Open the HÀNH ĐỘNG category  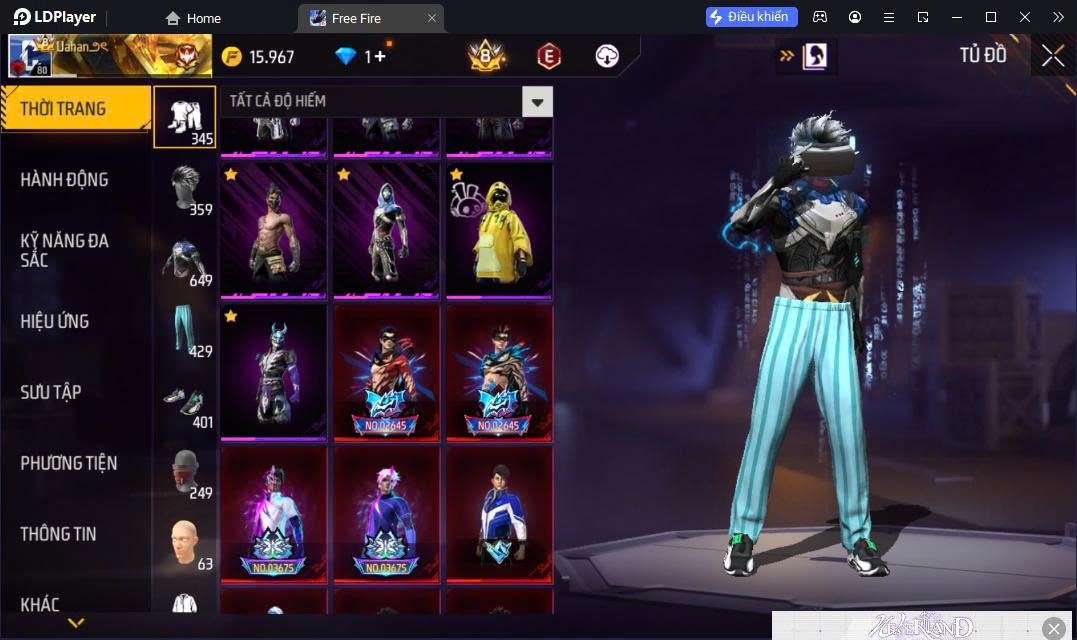tap(64, 180)
